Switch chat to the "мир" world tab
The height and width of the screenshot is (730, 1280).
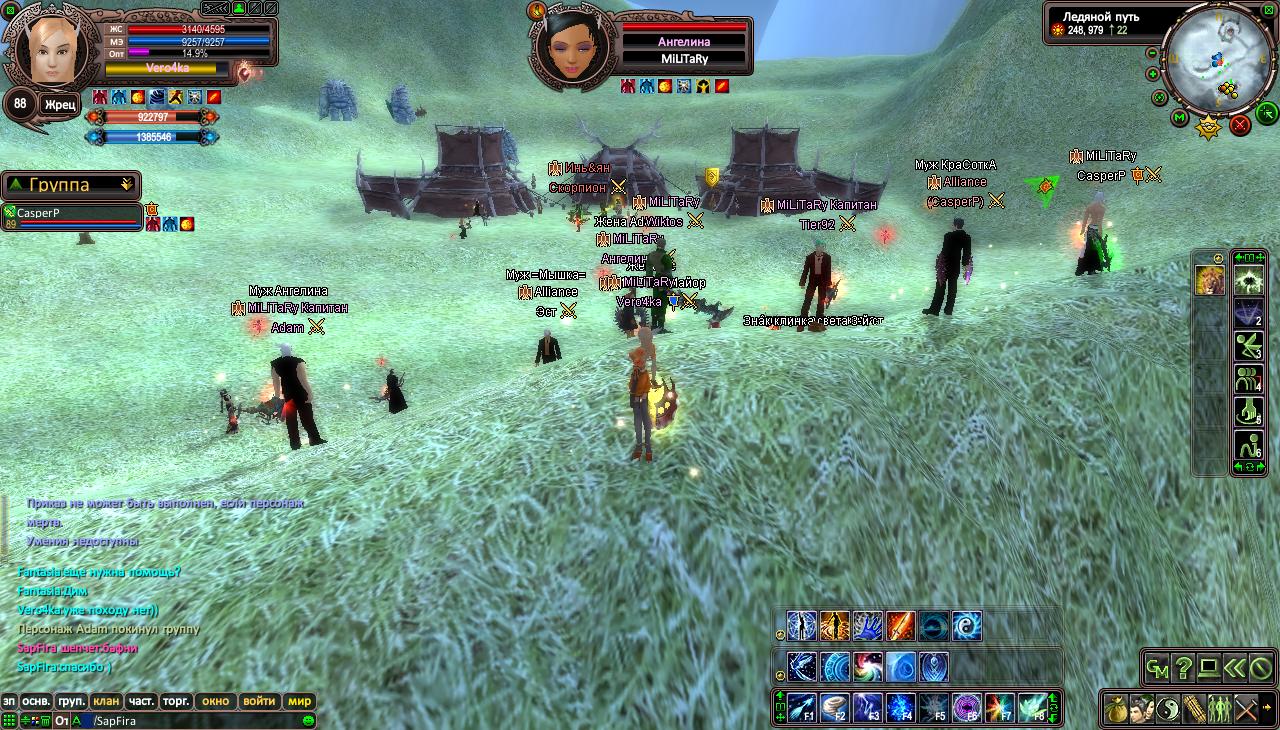300,701
